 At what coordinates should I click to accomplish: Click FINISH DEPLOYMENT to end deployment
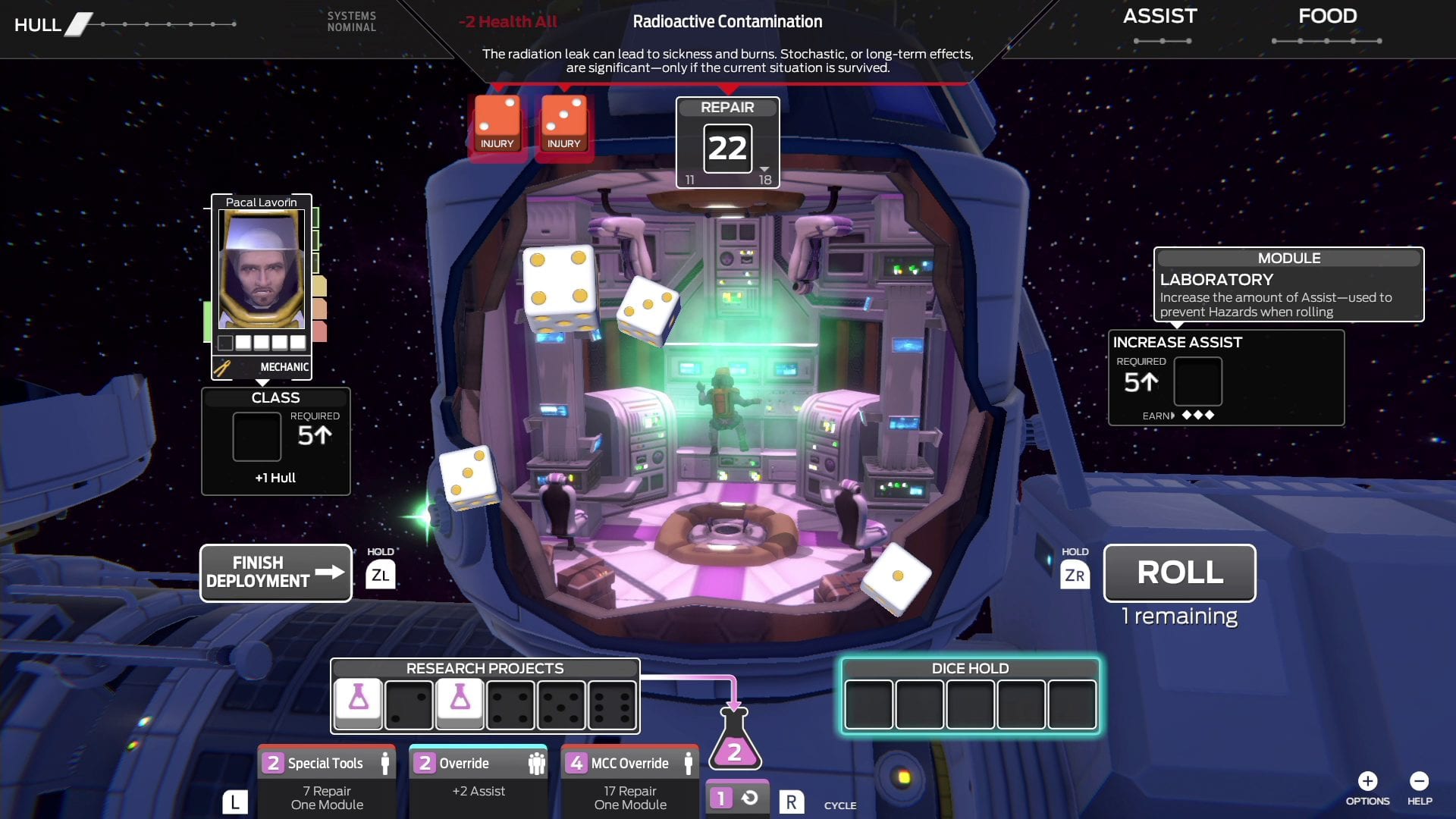[275, 573]
